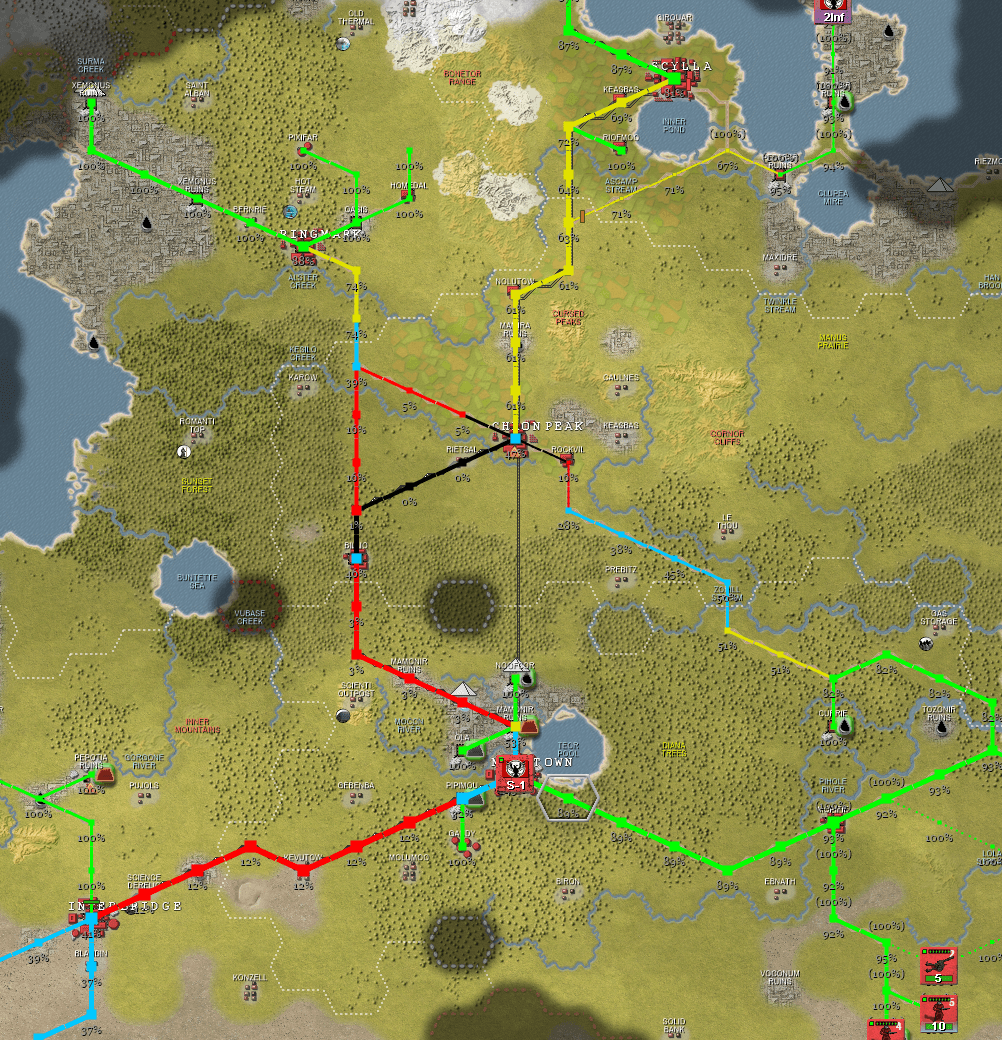Select the purple 2Inf unit counter
Viewport: 1002px width, 1040px height.
point(831,10)
